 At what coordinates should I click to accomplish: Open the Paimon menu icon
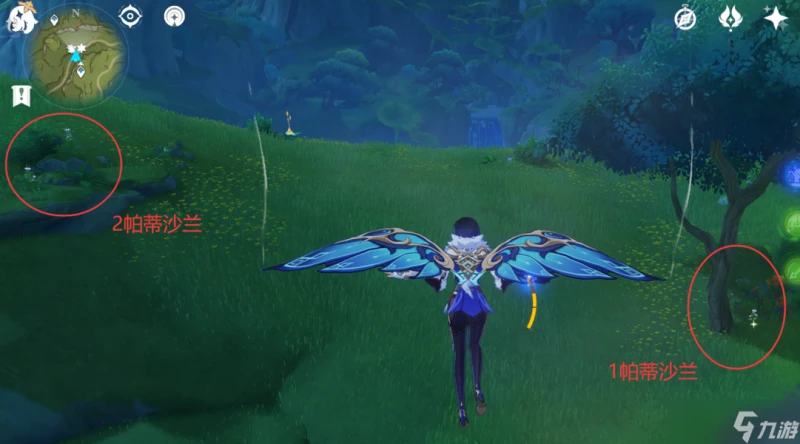pos(18,17)
